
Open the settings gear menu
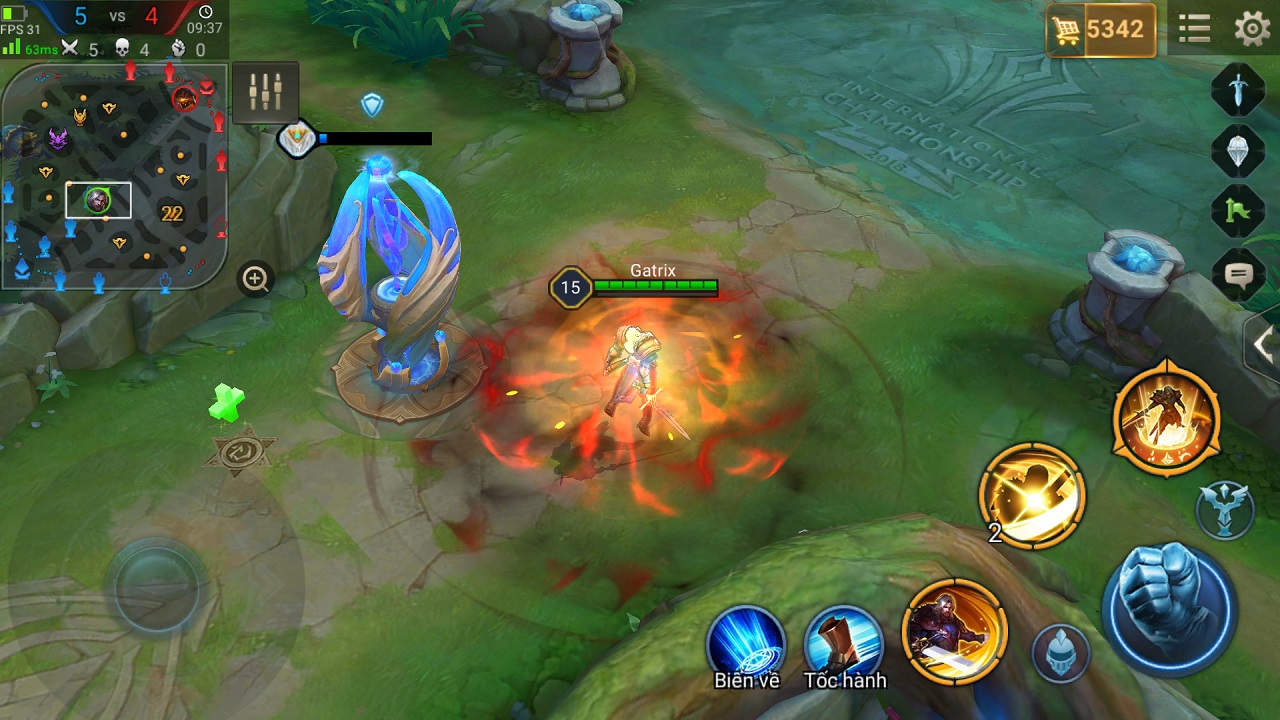(x=1252, y=29)
